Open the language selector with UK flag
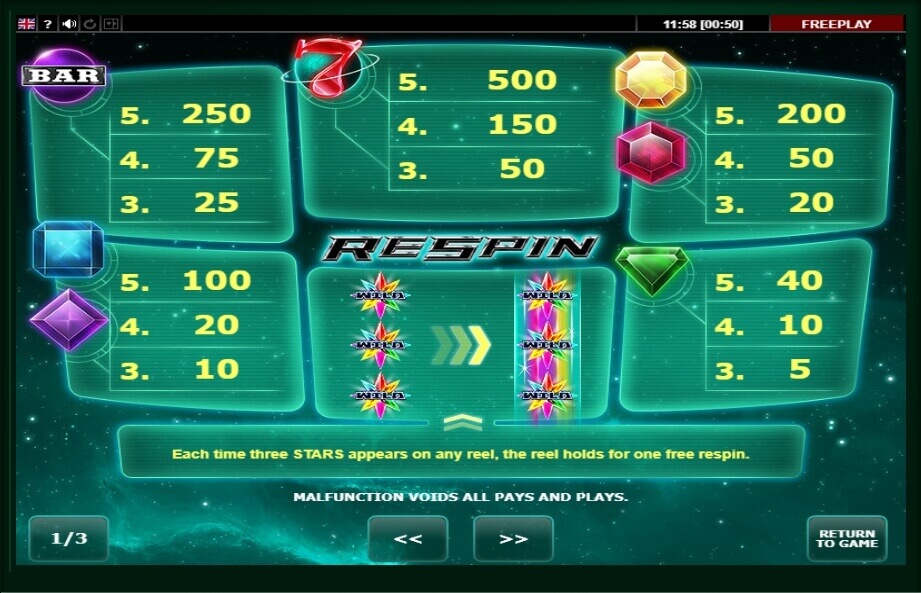The width and height of the screenshot is (921, 593). coord(27,23)
